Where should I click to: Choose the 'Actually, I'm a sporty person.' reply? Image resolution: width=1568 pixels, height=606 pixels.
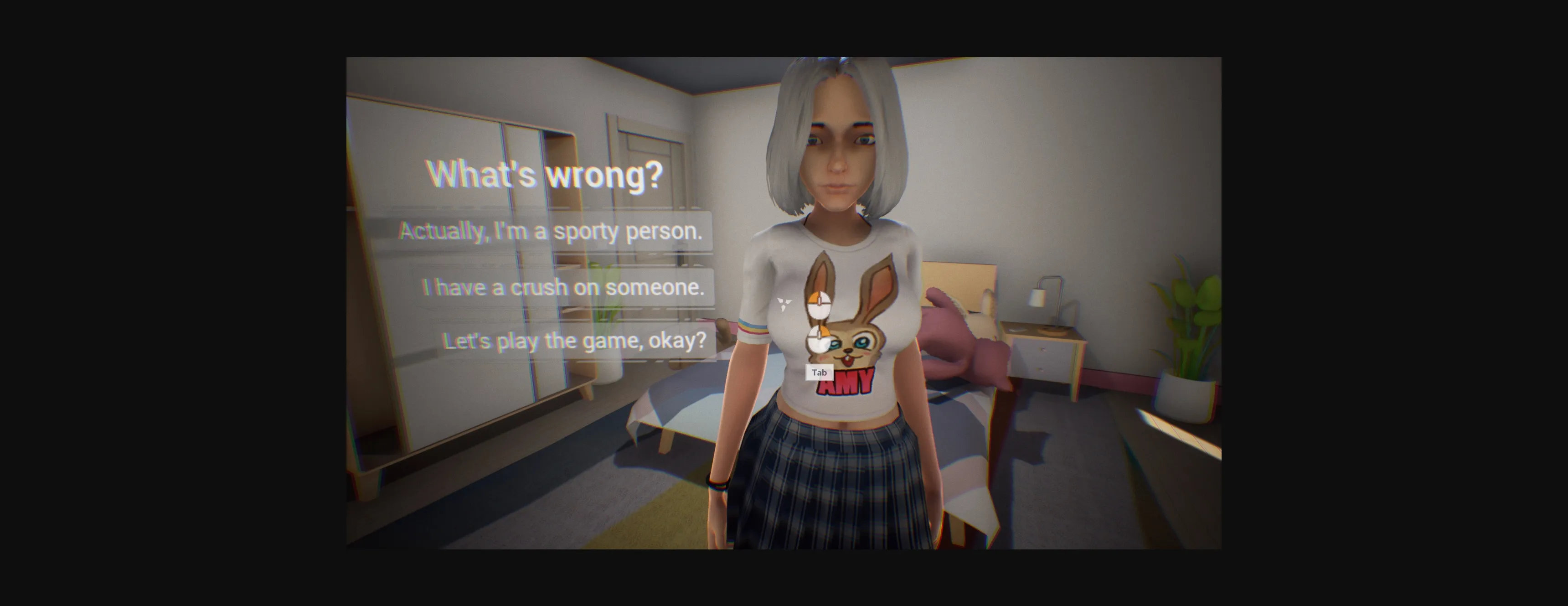551,232
